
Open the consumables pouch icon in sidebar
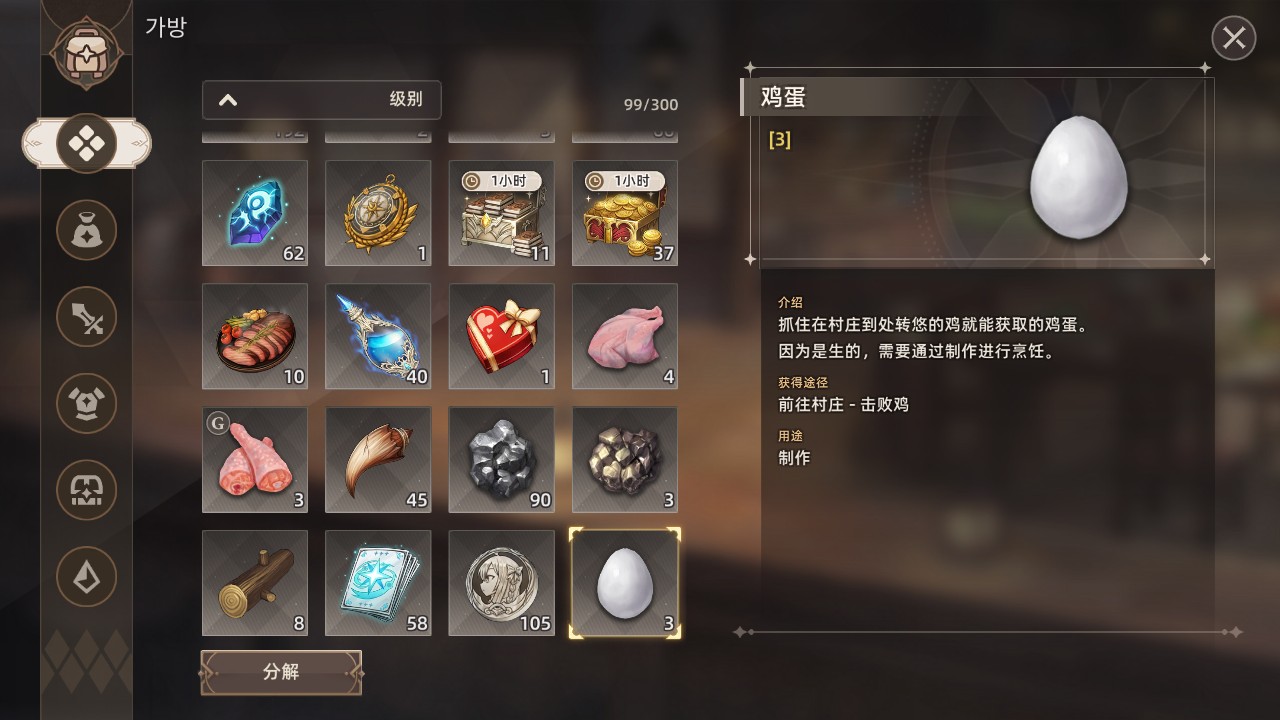click(87, 229)
